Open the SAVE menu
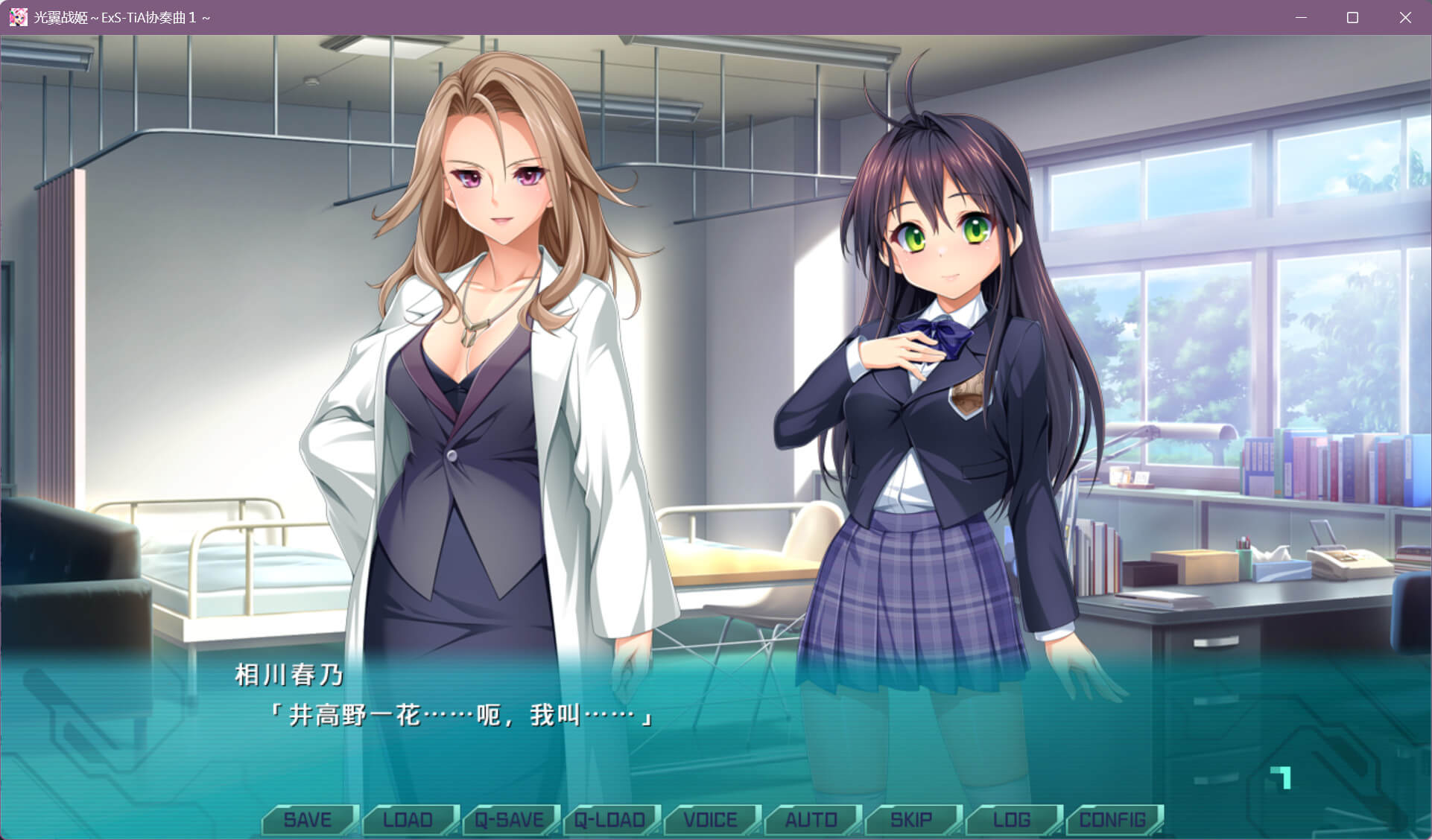1432x840 pixels. click(308, 820)
